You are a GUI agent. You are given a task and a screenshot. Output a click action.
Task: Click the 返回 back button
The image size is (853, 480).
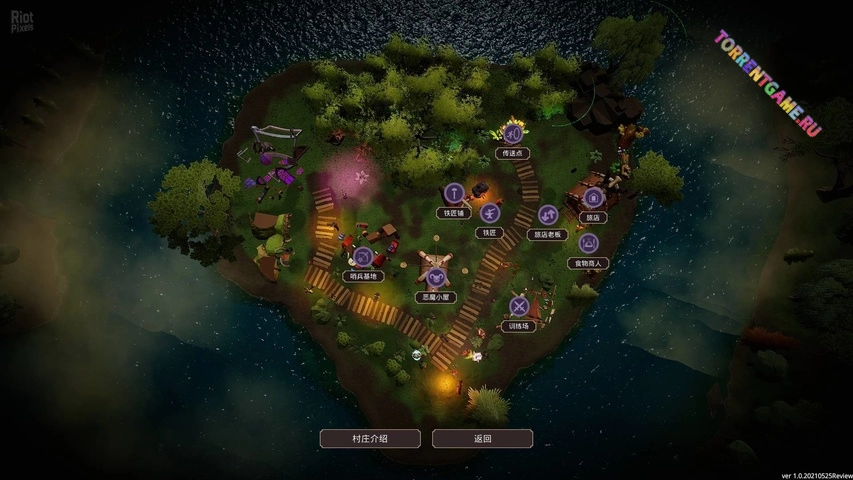point(482,438)
